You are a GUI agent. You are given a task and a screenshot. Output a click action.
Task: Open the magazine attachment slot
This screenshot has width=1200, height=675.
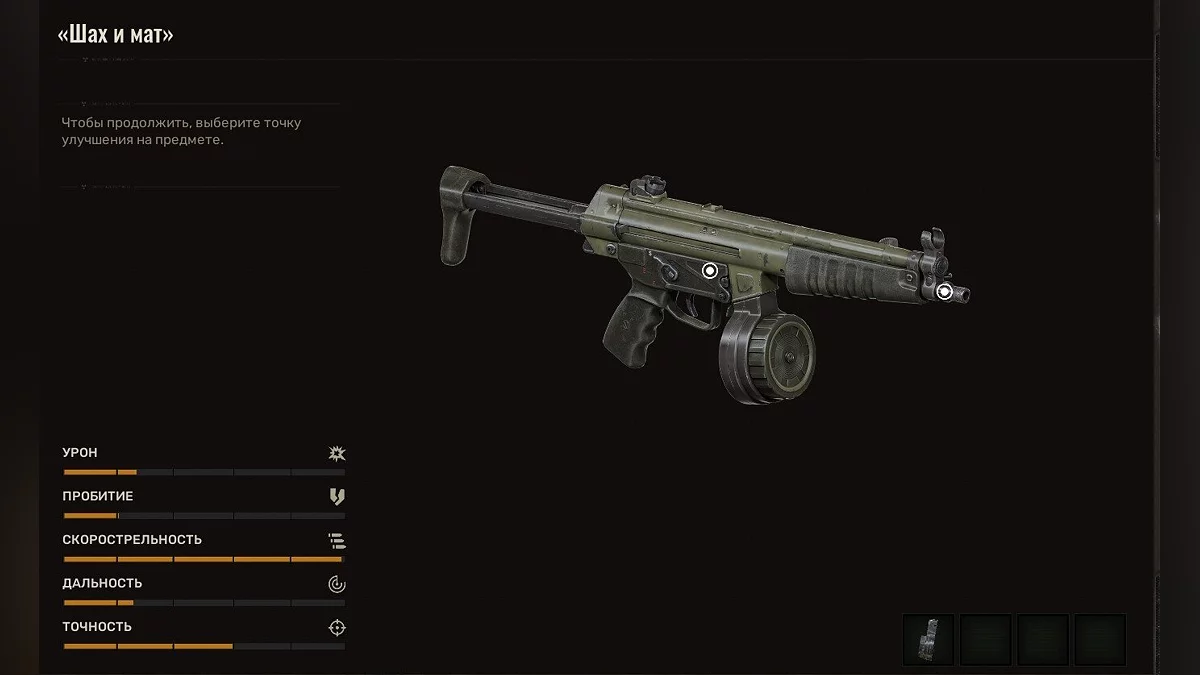coord(928,640)
